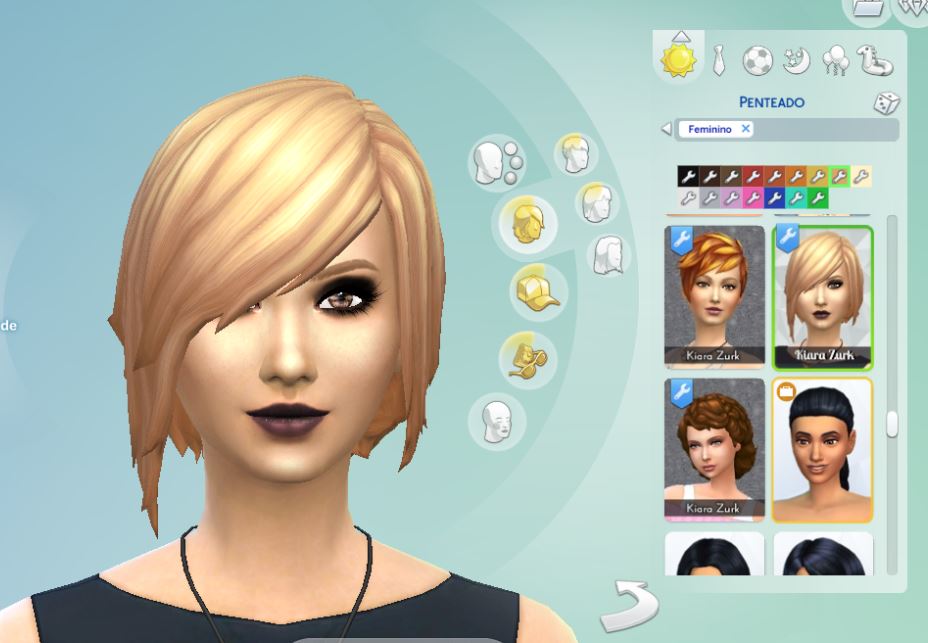Apply the hot pink hair color swatch
928x643 pixels.
752,198
